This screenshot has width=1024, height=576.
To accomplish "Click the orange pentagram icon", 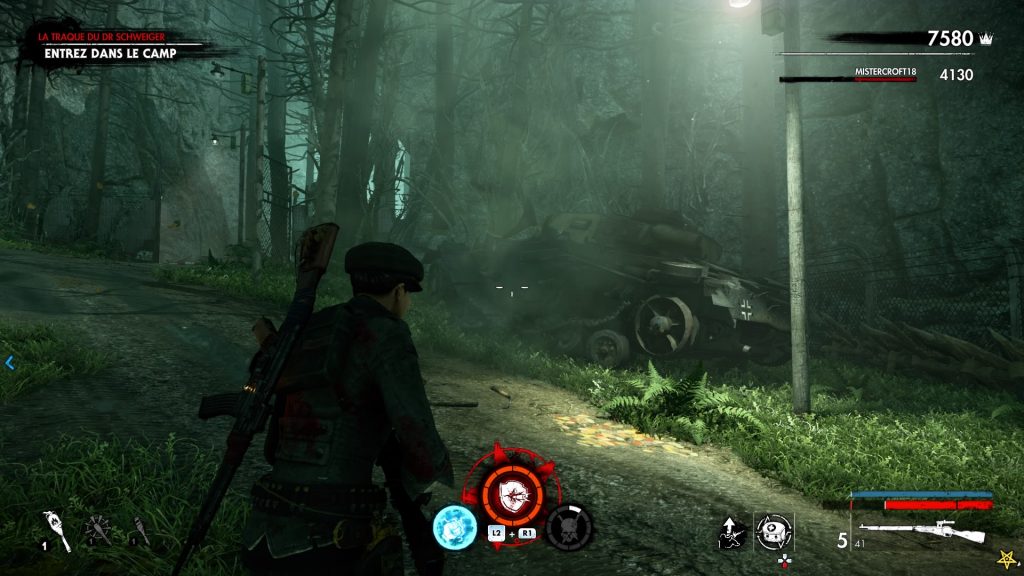I will point(1004,557).
